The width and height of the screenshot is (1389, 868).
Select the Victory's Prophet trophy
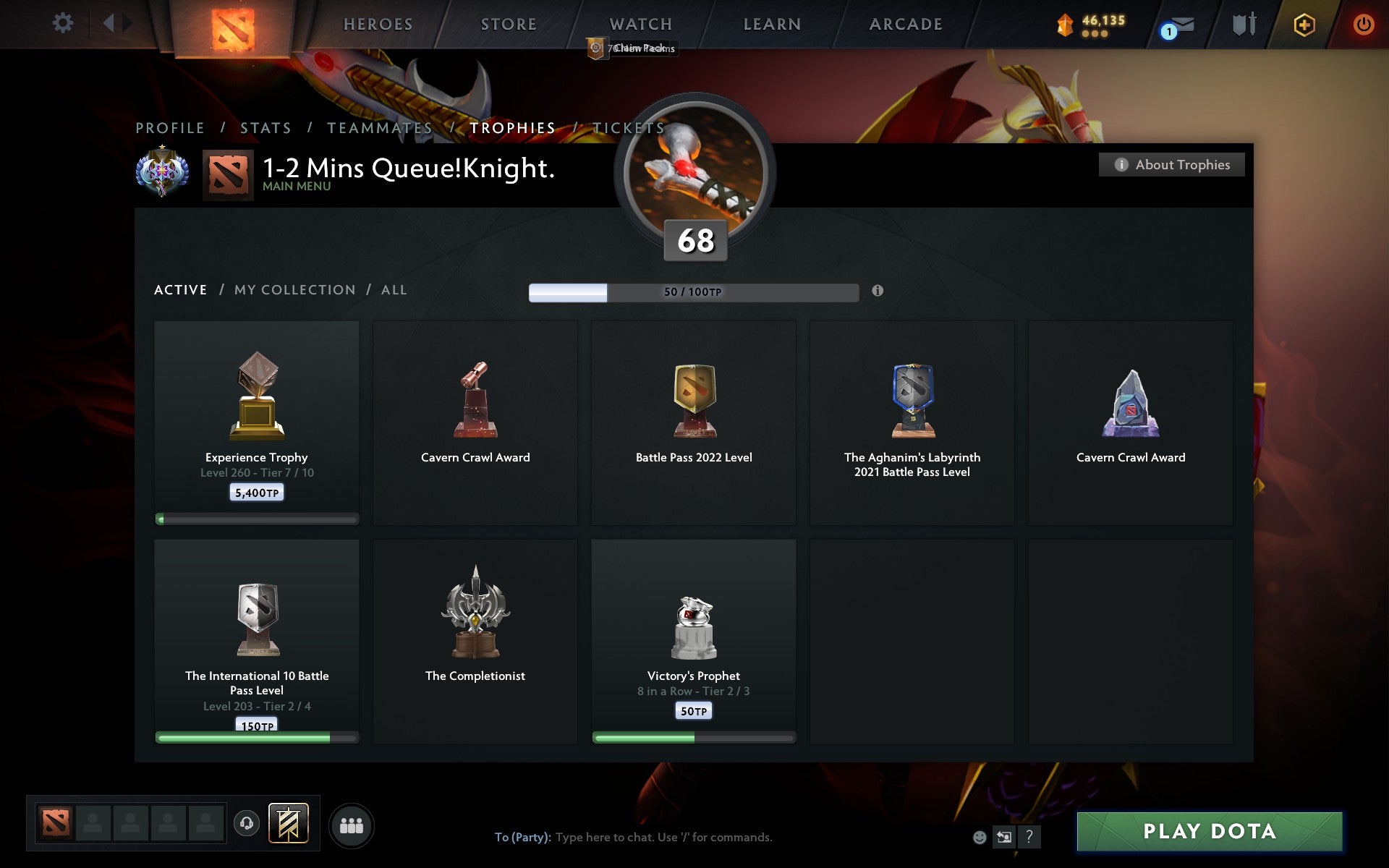692,640
